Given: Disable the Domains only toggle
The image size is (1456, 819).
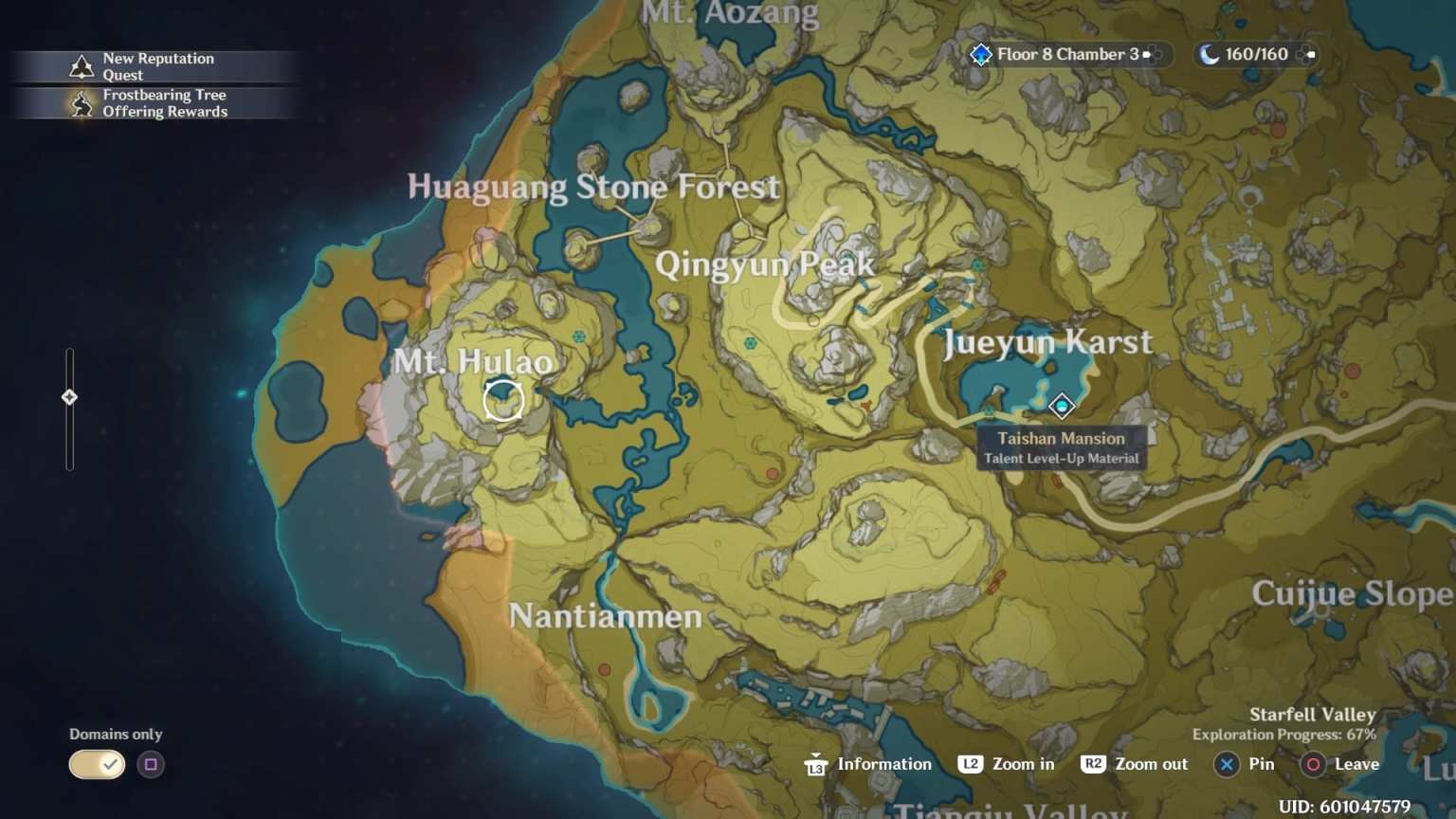Looking at the screenshot, I should (96, 764).
